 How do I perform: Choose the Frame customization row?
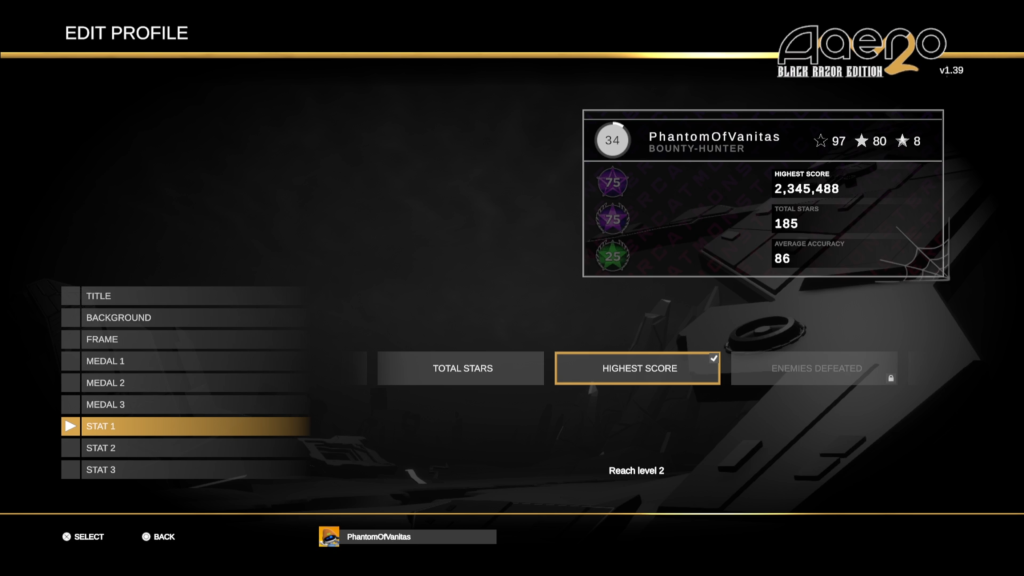pyautogui.click(x=185, y=339)
